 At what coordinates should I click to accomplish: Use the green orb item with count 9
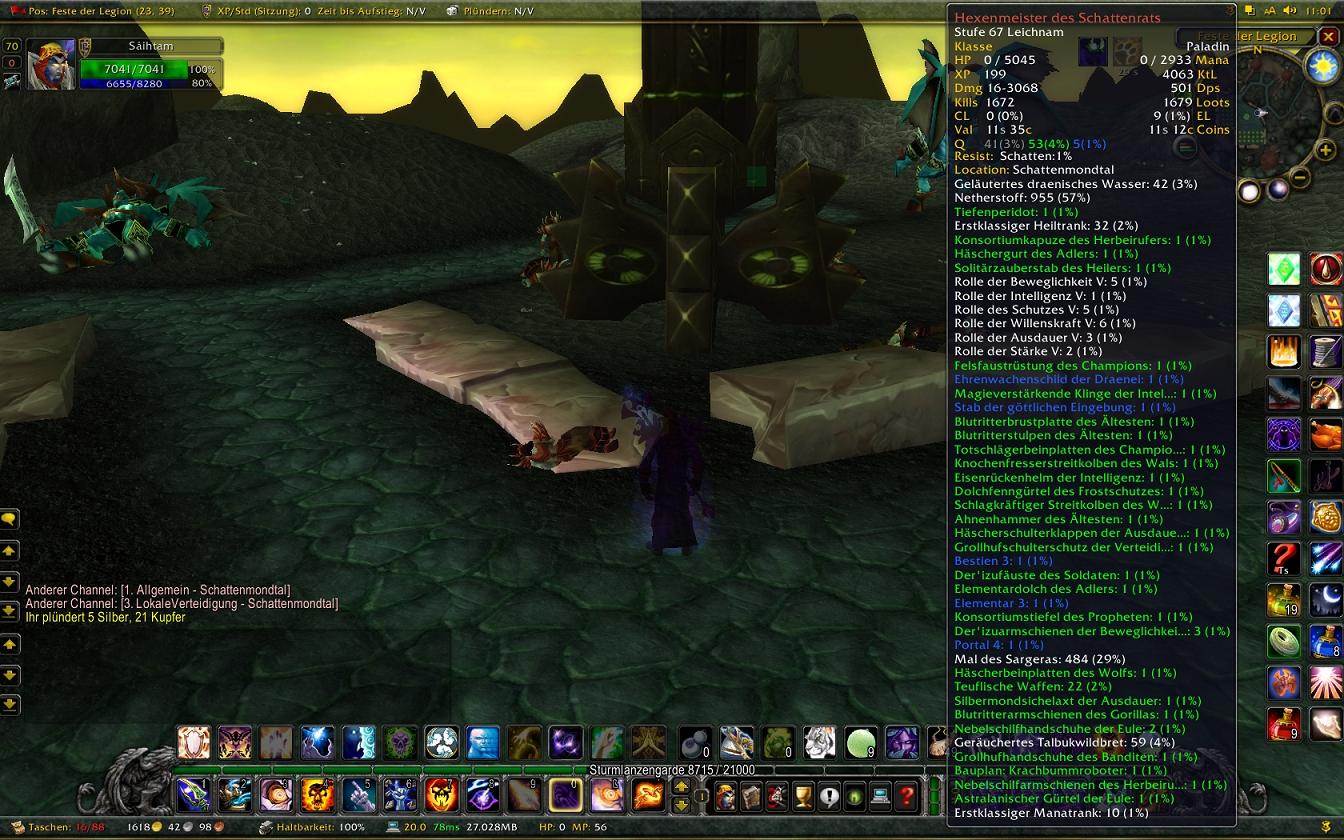pyautogui.click(x=860, y=742)
